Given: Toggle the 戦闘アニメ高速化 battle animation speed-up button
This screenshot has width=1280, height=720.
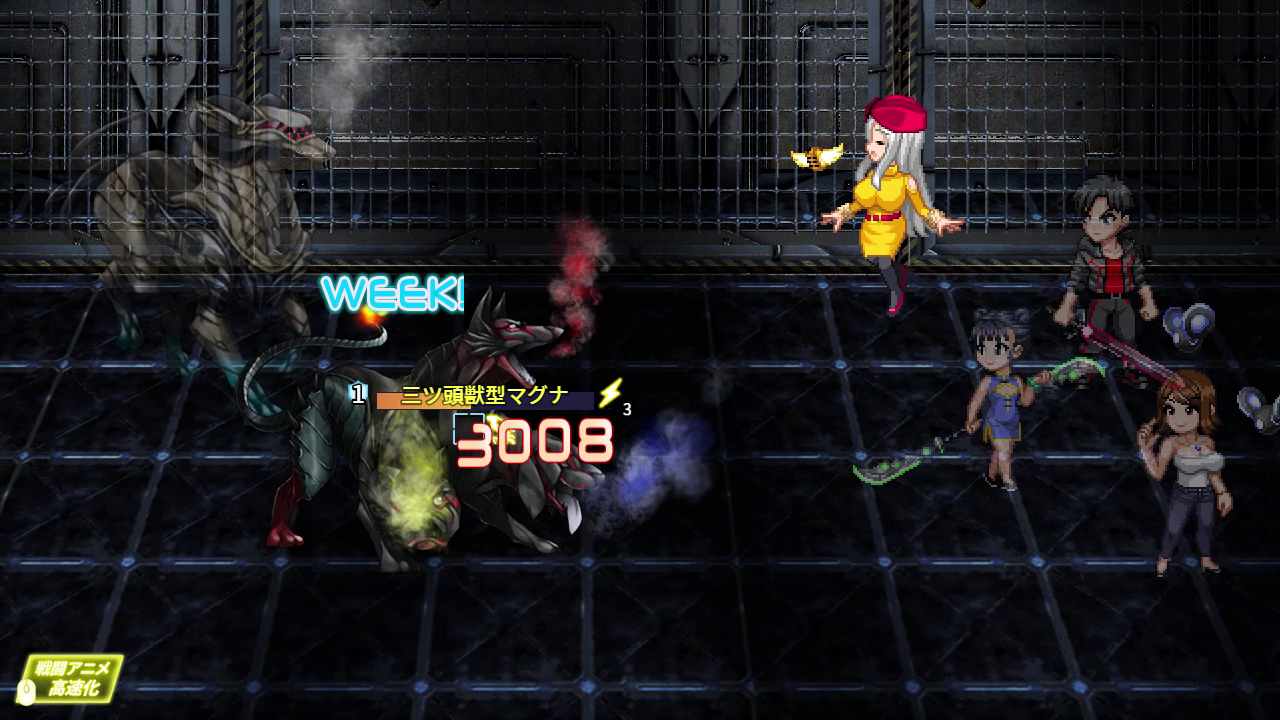Looking at the screenshot, I should pyautogui.click(x=73, y=677).
